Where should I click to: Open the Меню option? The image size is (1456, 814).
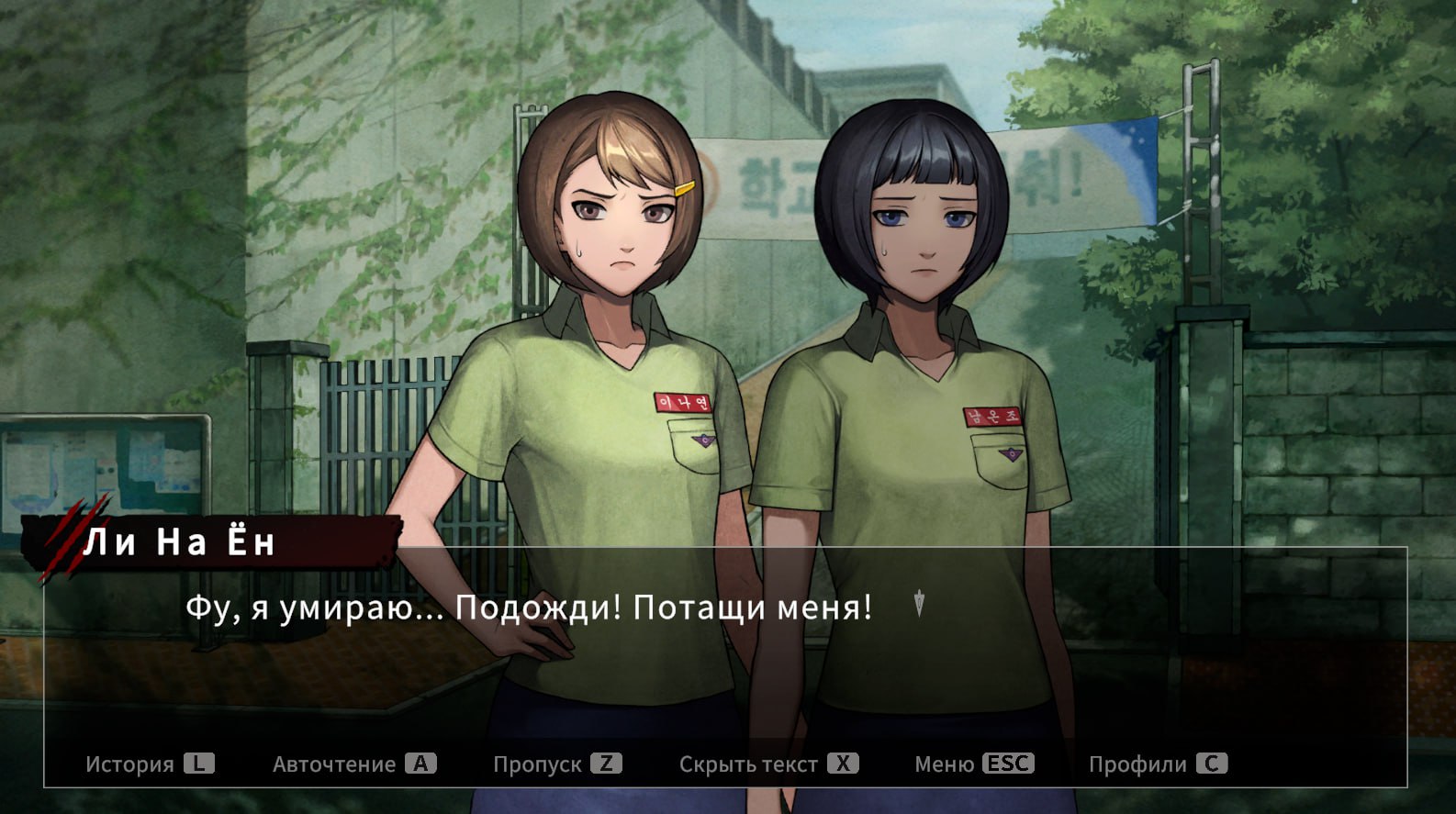coord(973,764)
